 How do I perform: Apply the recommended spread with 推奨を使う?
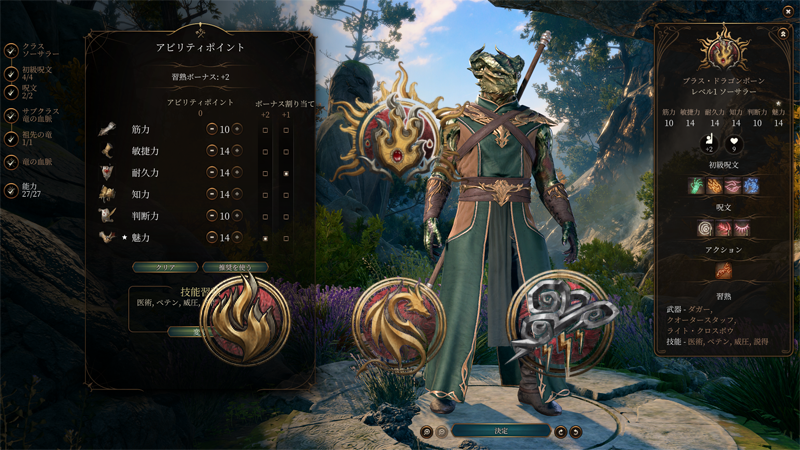coord(235,268)
